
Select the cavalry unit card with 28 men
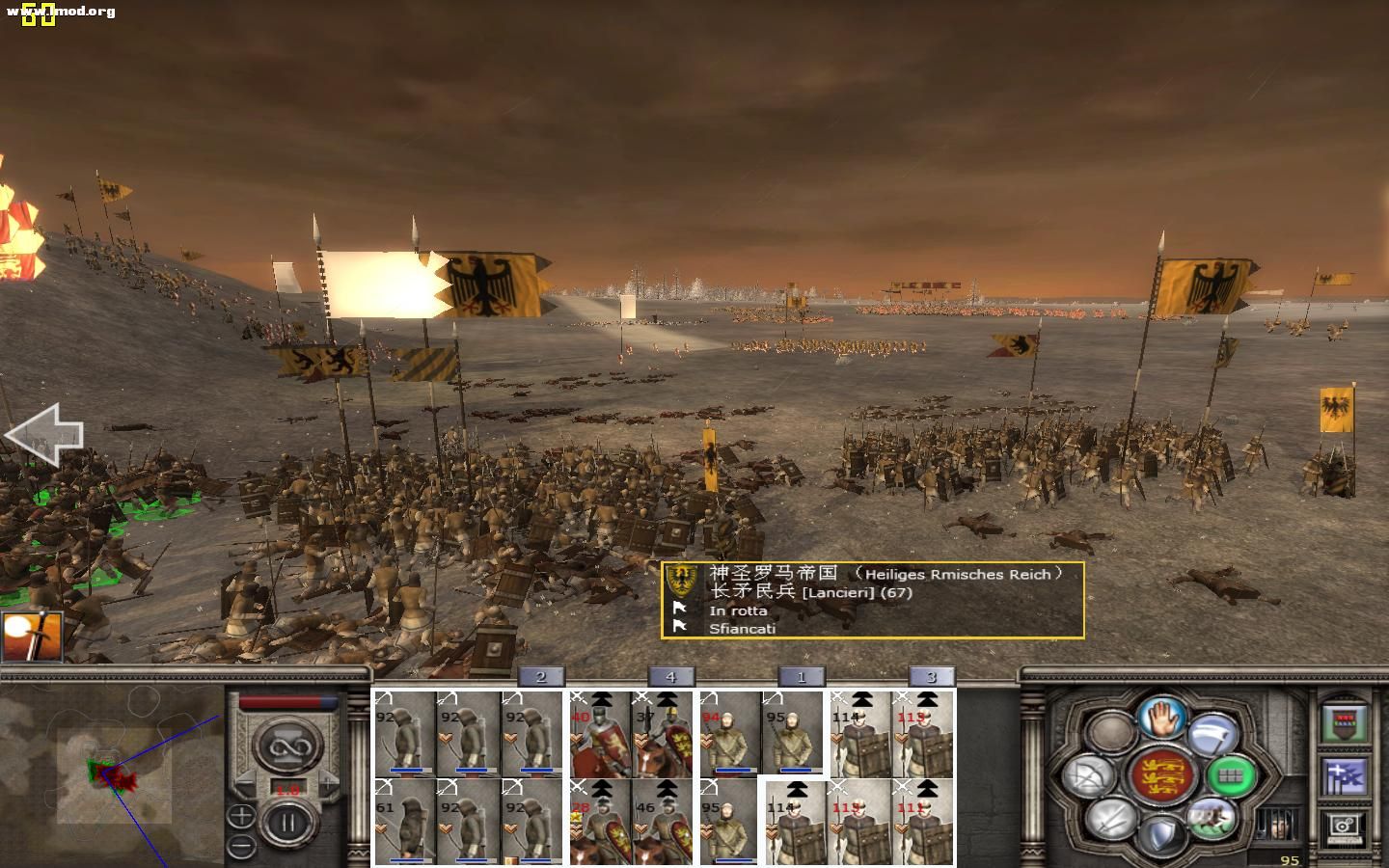pyautogui.click(x=600, y=821)
